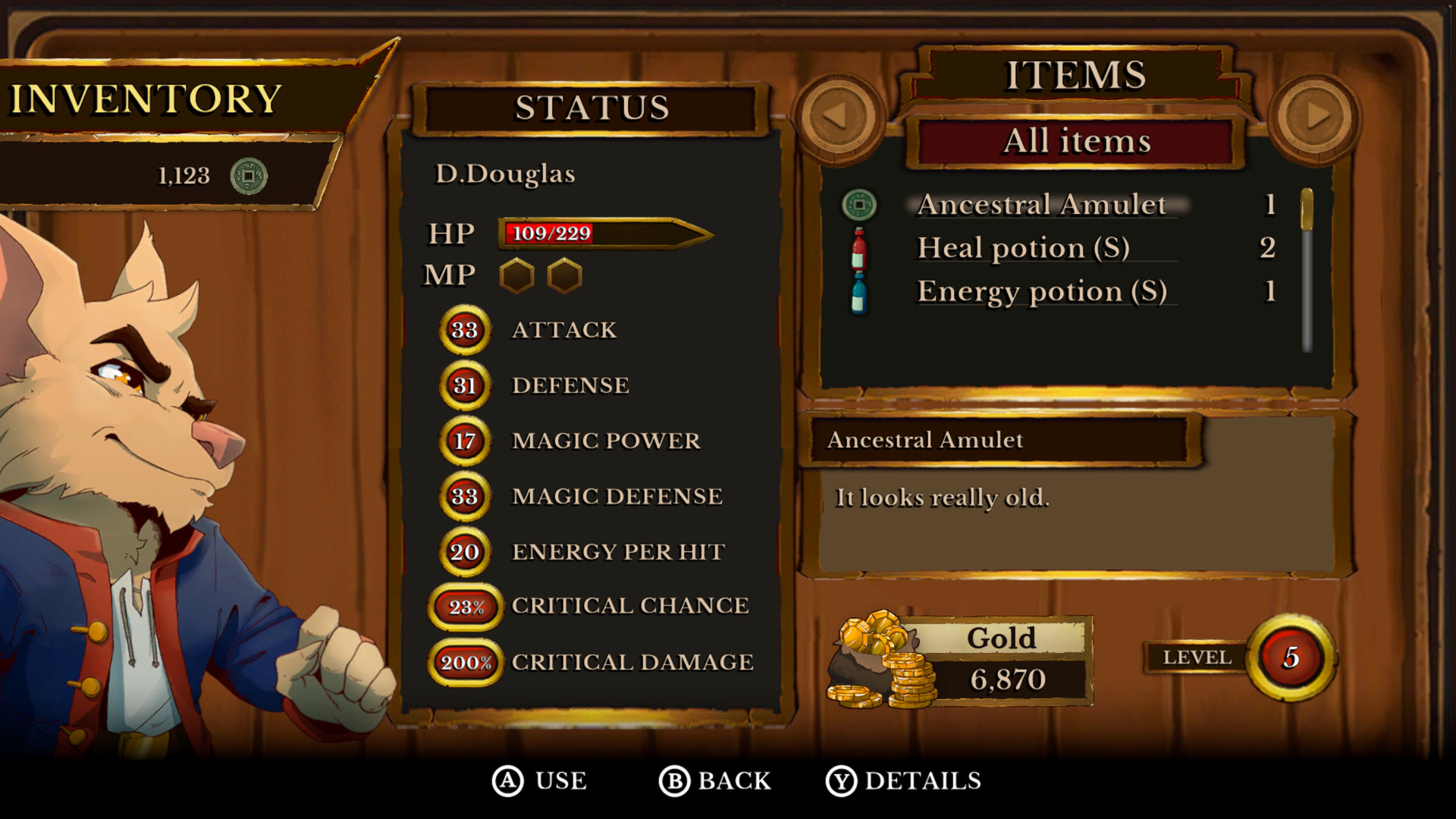Select the Inventory title banner
1456x819 pixels.
[146, 99]
